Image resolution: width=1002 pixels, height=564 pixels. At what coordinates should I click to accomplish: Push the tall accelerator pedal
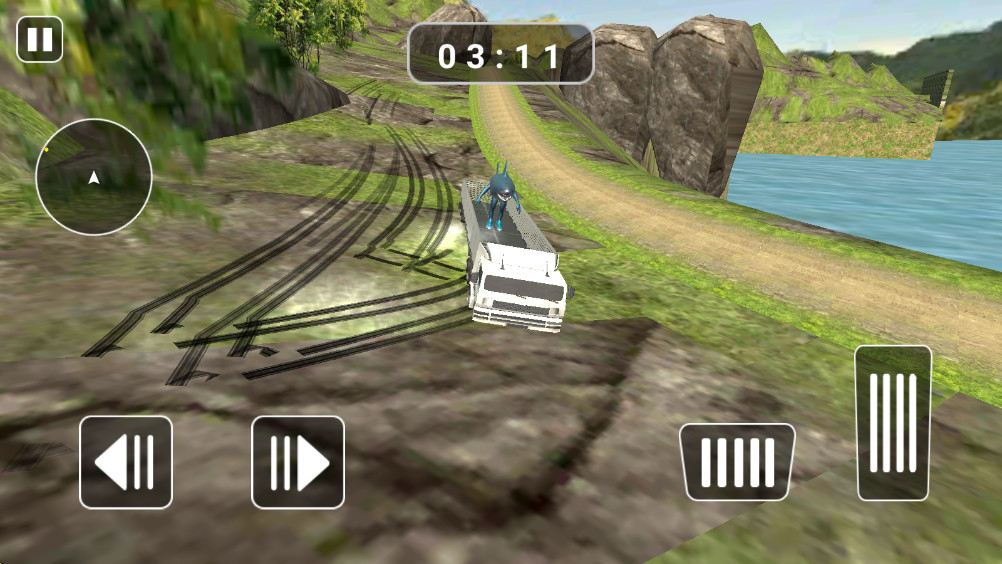click(x=893, y=422)
